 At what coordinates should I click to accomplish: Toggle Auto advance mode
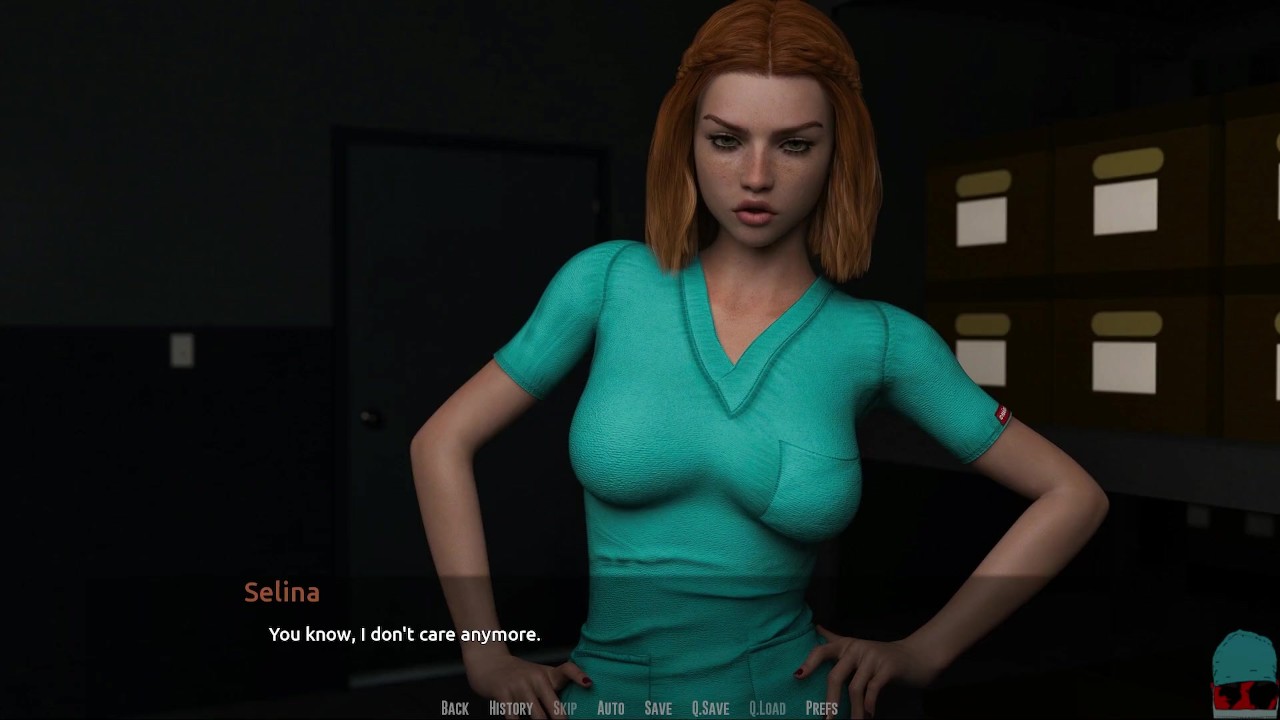(x=610, y=708)
